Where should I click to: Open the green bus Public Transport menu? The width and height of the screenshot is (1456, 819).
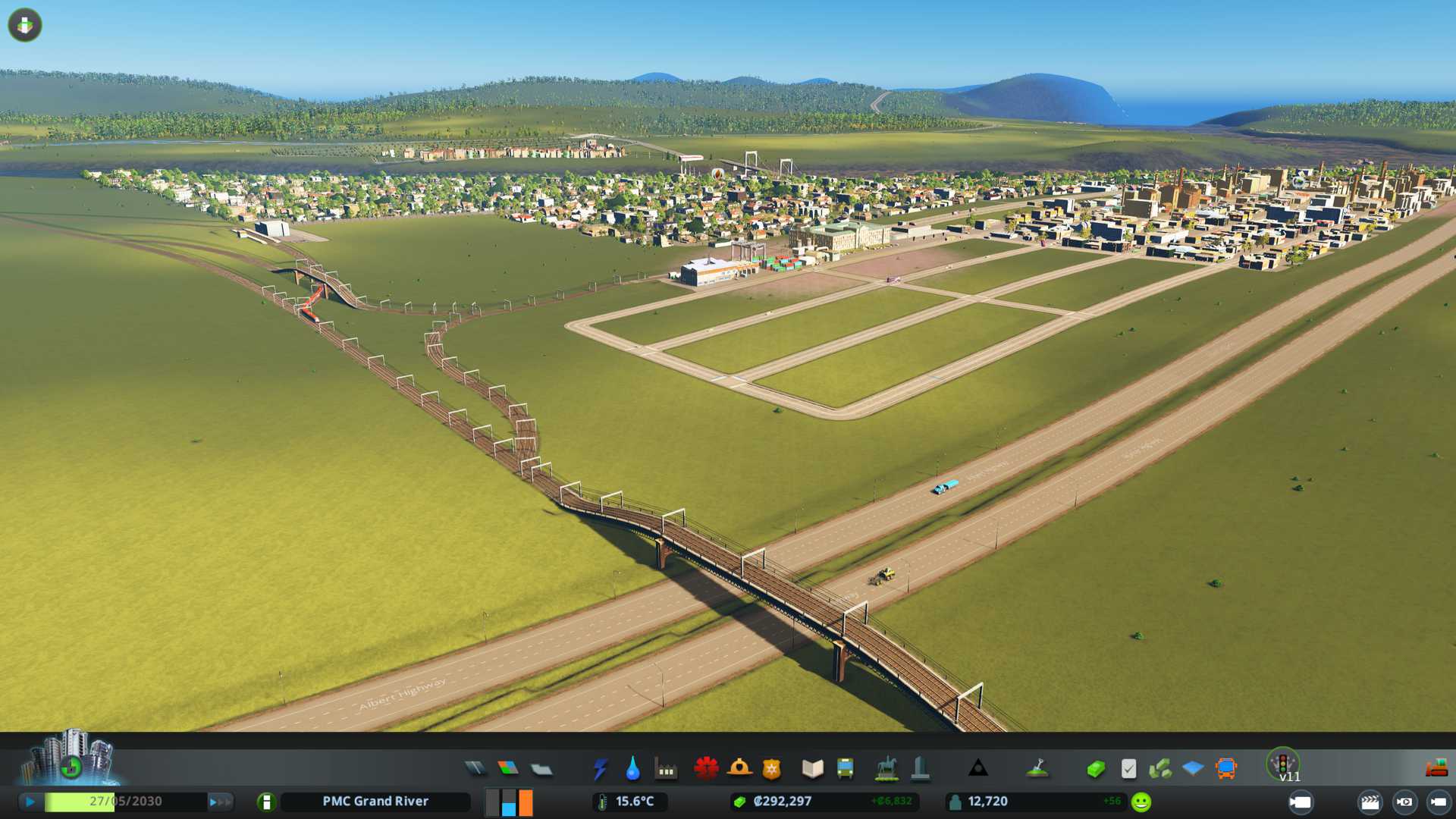845,769
